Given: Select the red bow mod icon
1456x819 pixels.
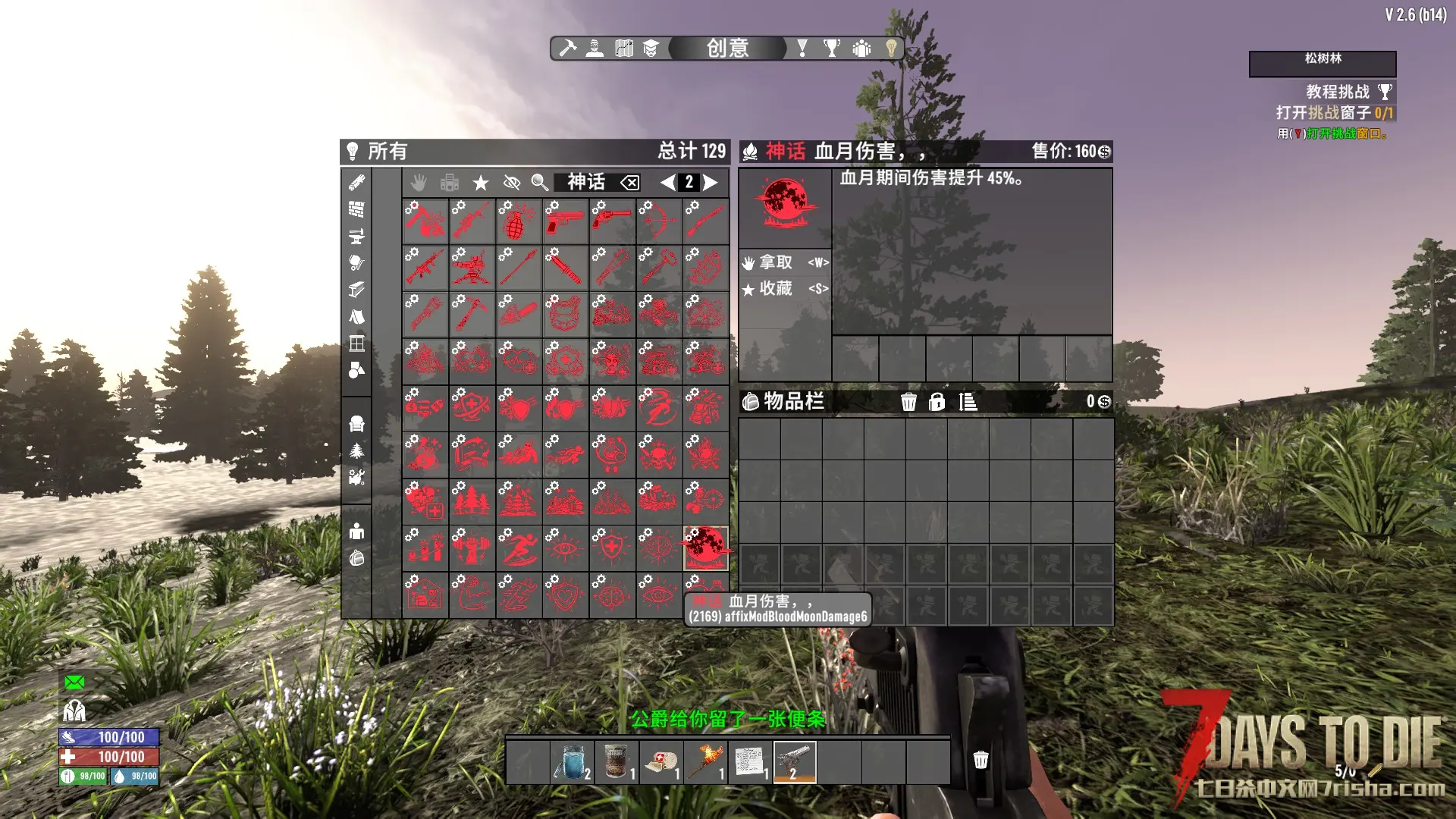Looking at the screenshot, I should tap(658, 221).
